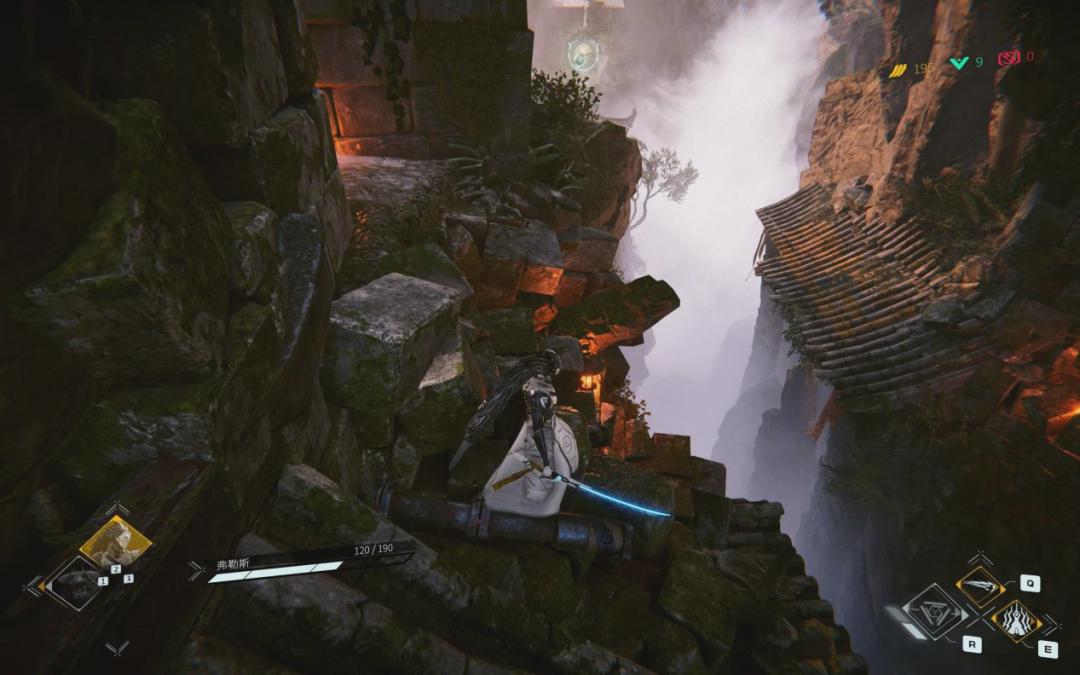Screen dimensions: 1080x675
Task: Use the wavy flame figure ability
Action: pos(1015,621)
